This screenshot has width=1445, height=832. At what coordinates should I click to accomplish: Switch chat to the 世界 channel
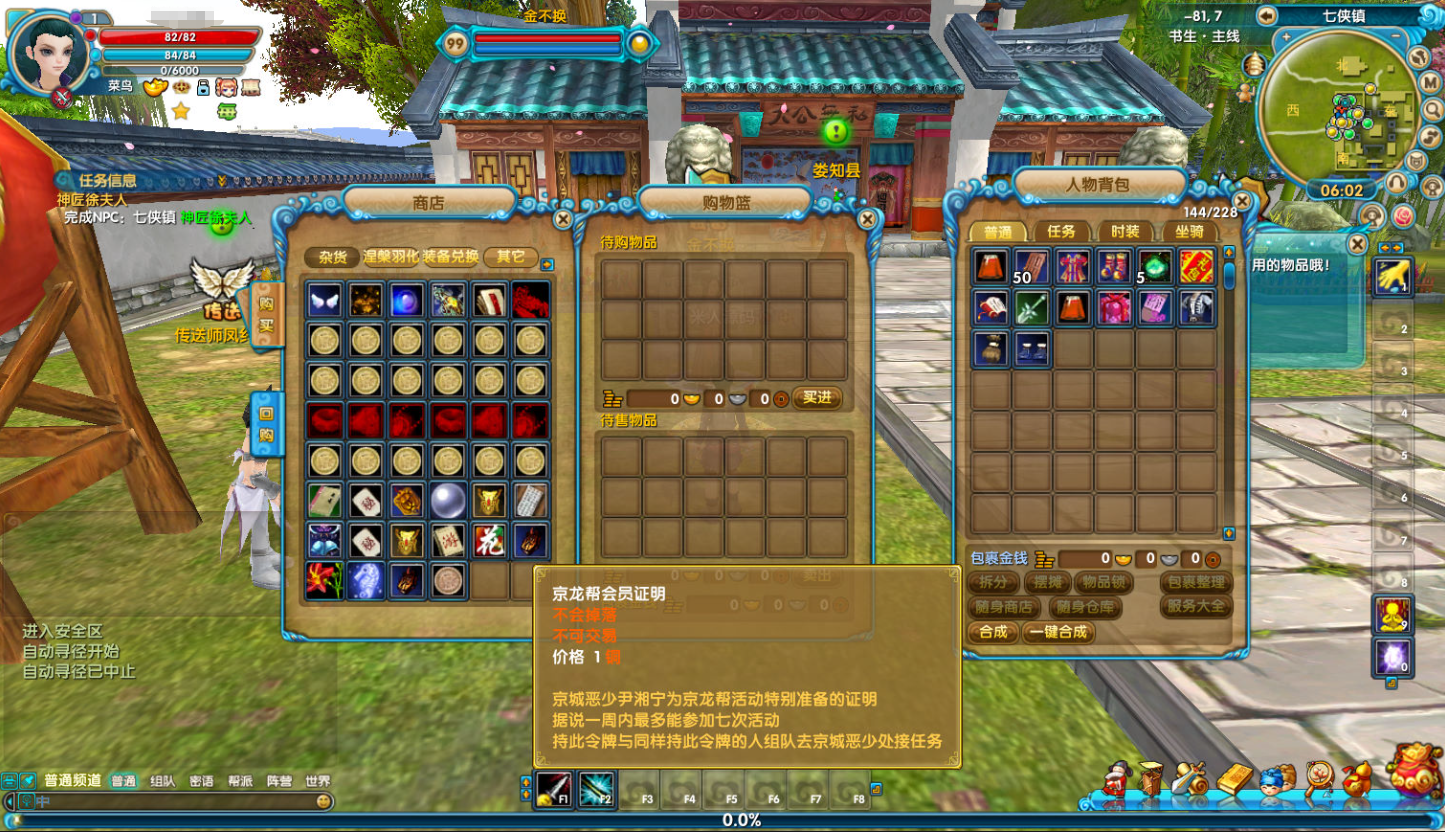pyautogui.click(x=317, y=781)
